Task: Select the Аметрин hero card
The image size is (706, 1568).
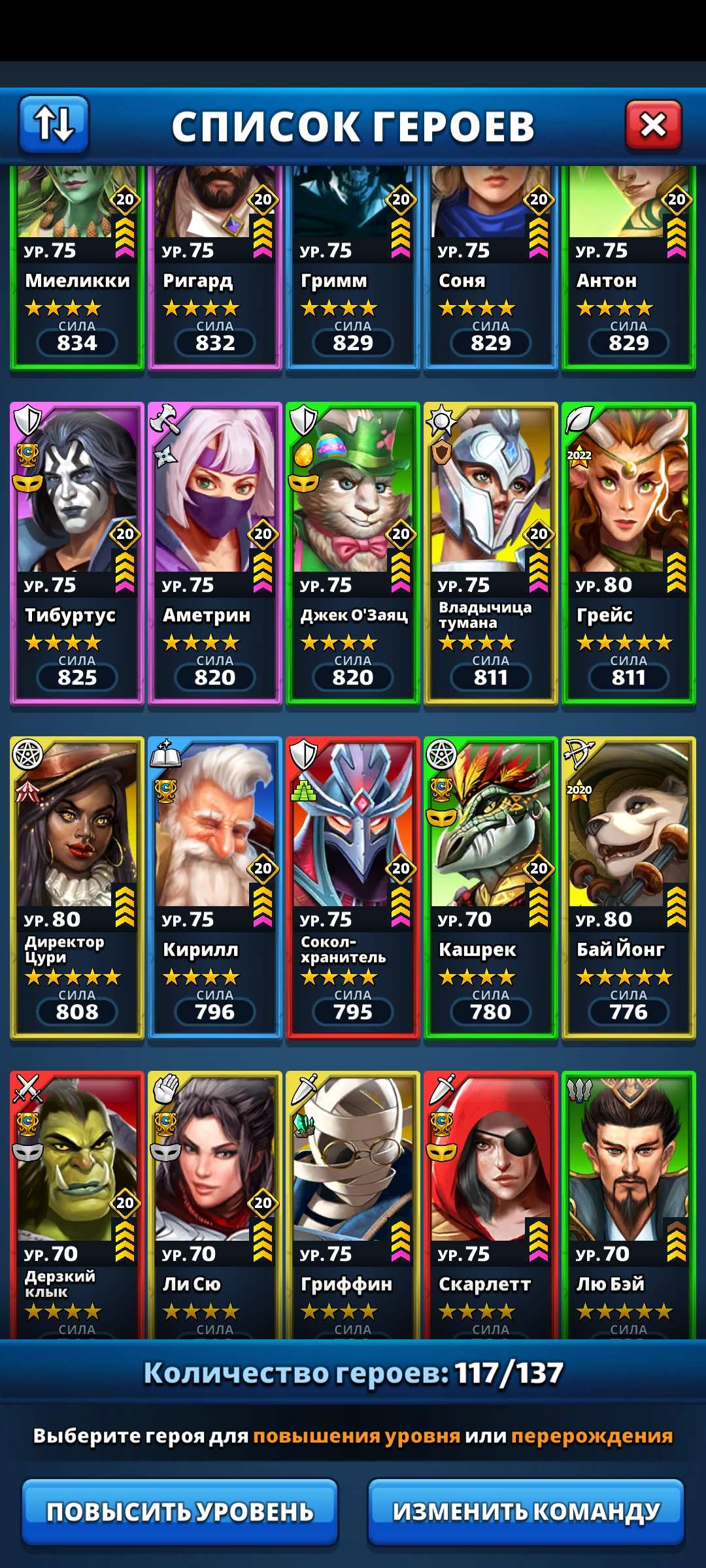Action: point(215,553)
